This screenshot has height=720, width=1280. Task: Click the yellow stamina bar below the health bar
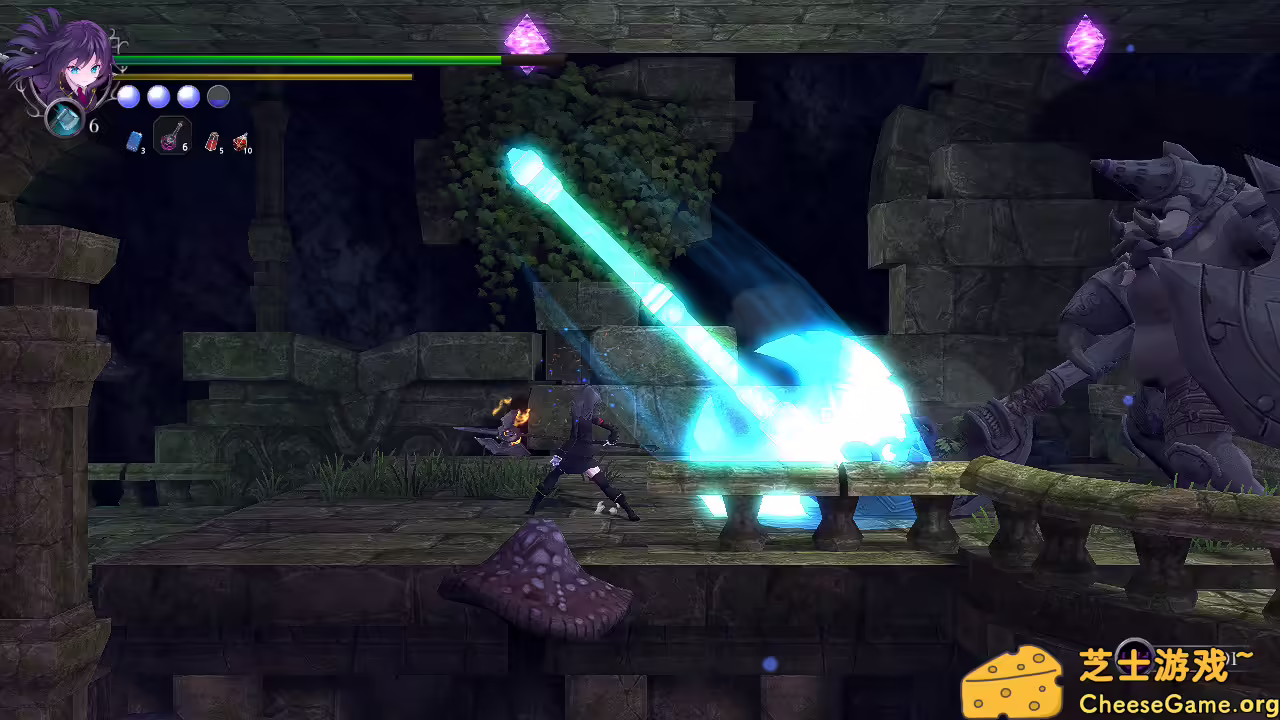tap(260, 76)
